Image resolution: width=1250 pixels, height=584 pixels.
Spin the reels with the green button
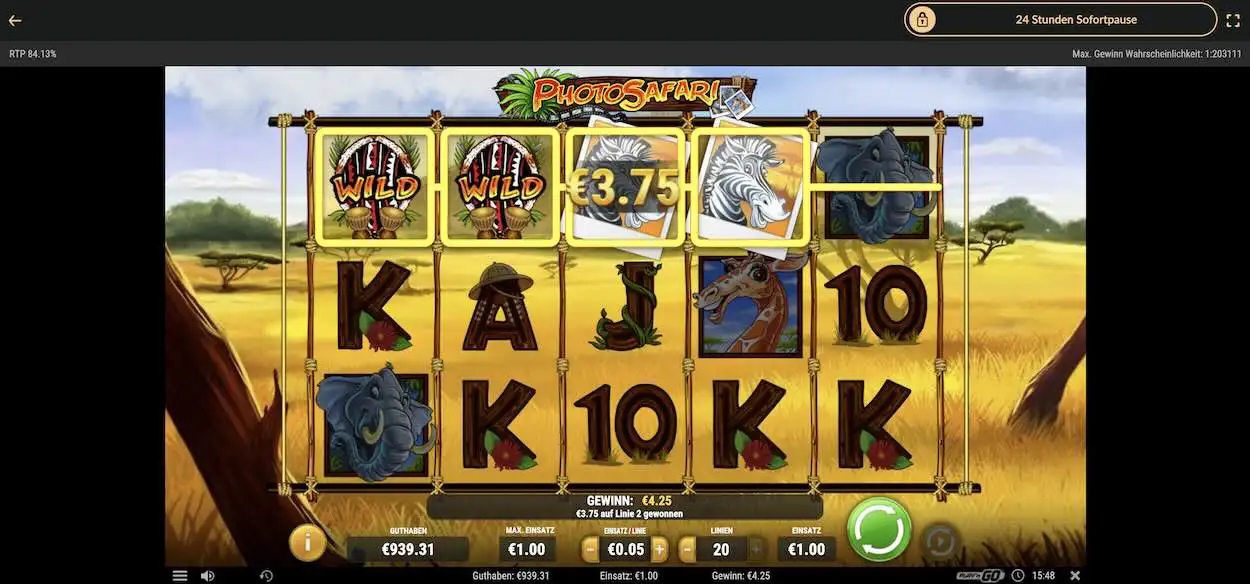879,528
